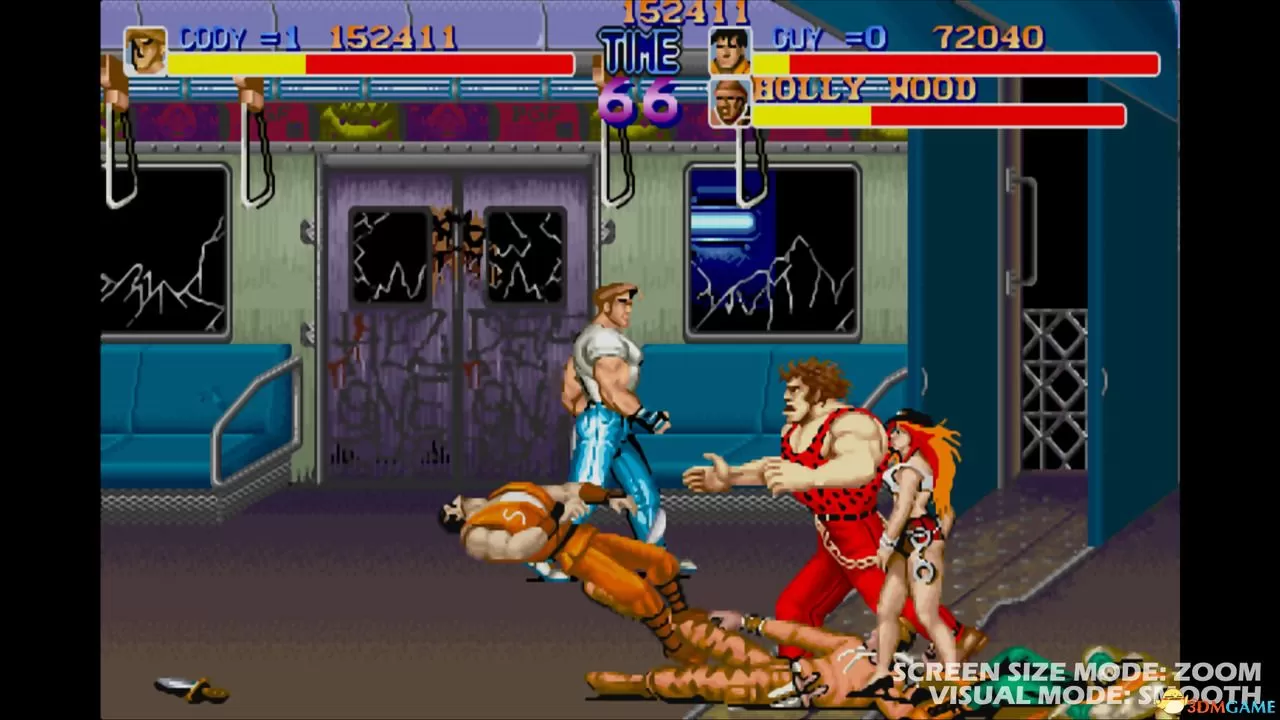Click Cody's yellow-red health bar
Screen dimensions: 1280x720
(x=370, y=63)
